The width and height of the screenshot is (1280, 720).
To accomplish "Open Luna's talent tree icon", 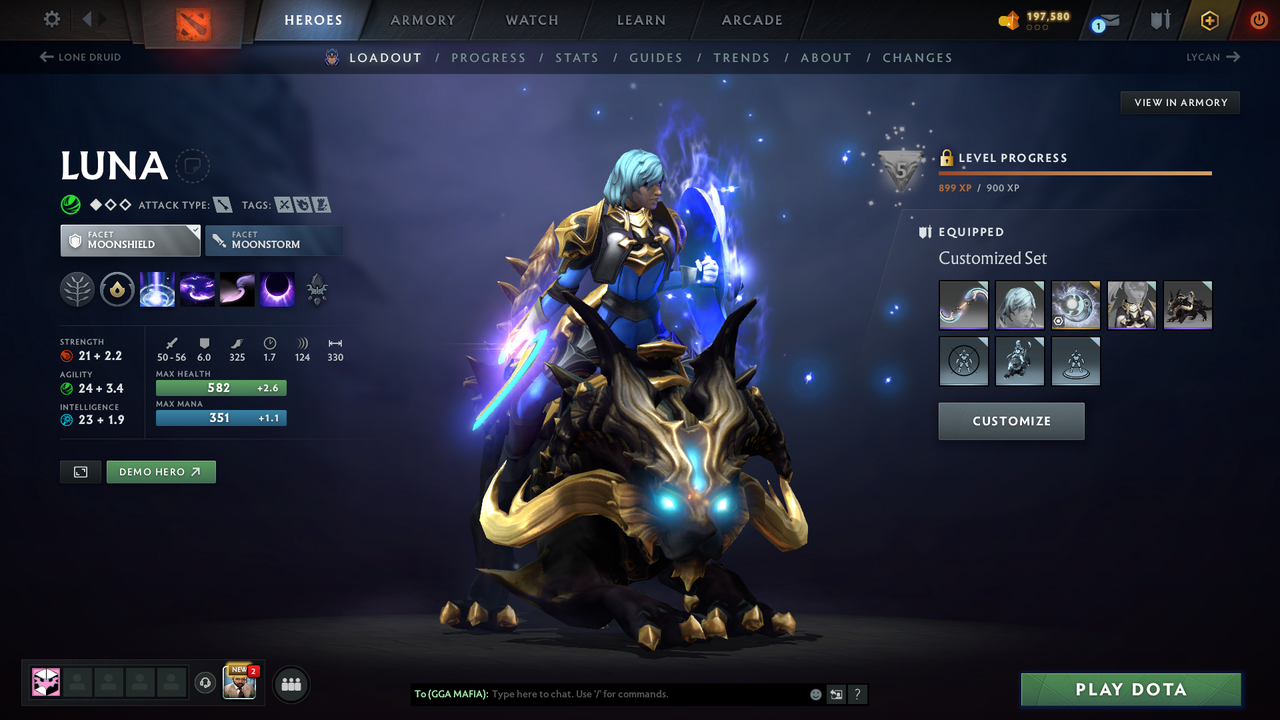I will pos(77,289).
